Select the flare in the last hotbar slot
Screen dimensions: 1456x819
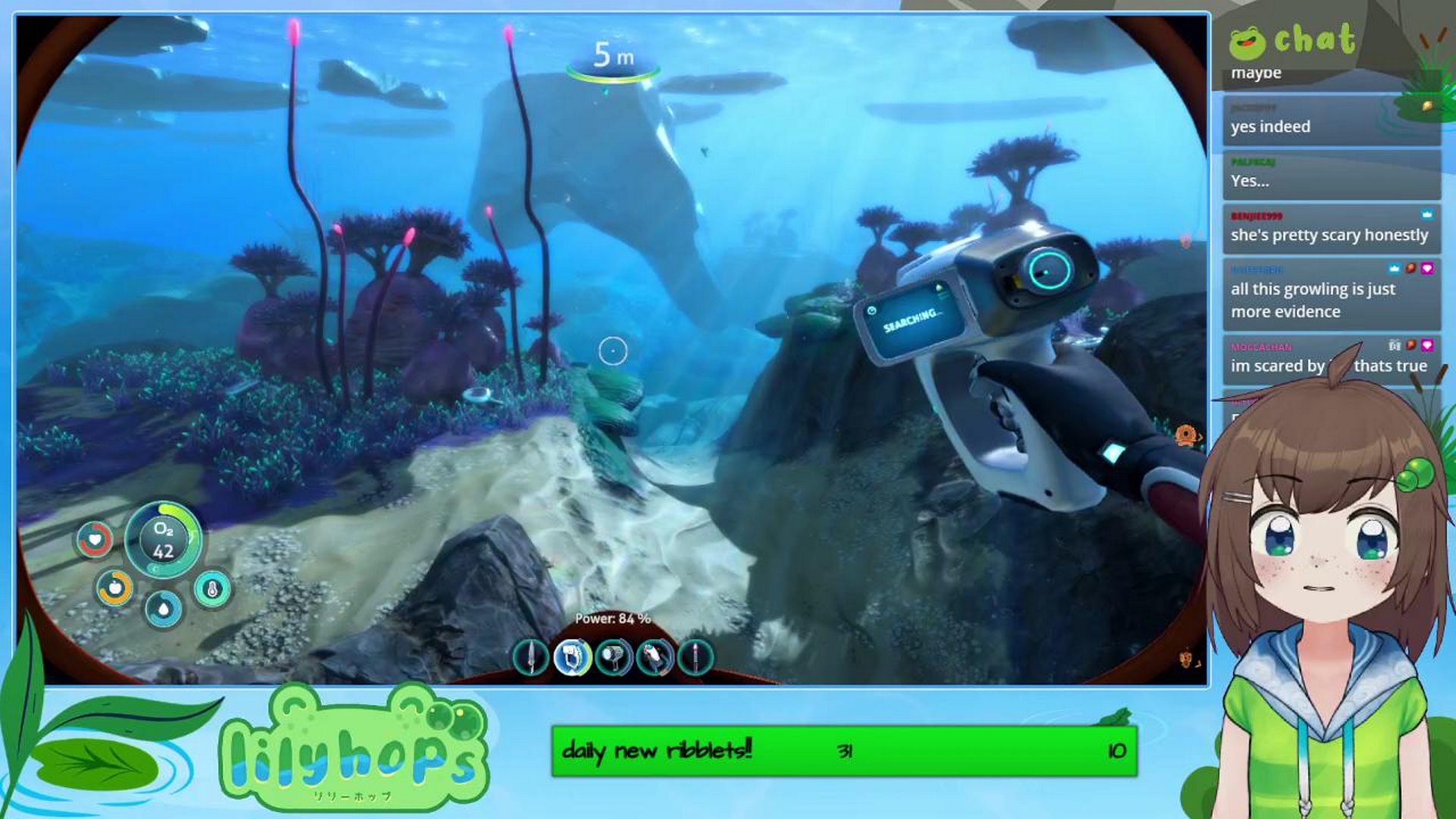(x=697, y=659)
